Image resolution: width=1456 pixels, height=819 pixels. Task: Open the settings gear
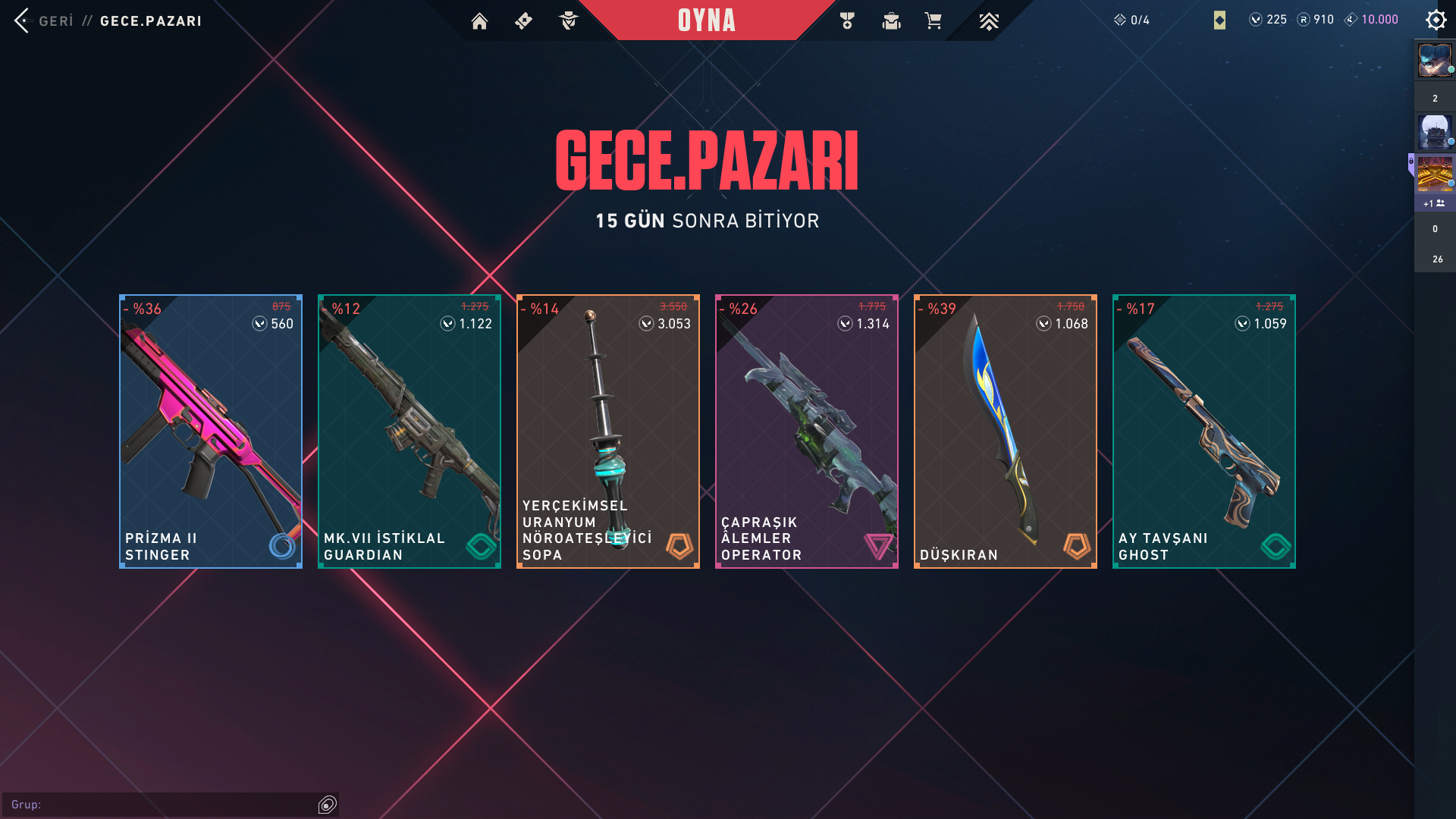[x=1436, y=20]
